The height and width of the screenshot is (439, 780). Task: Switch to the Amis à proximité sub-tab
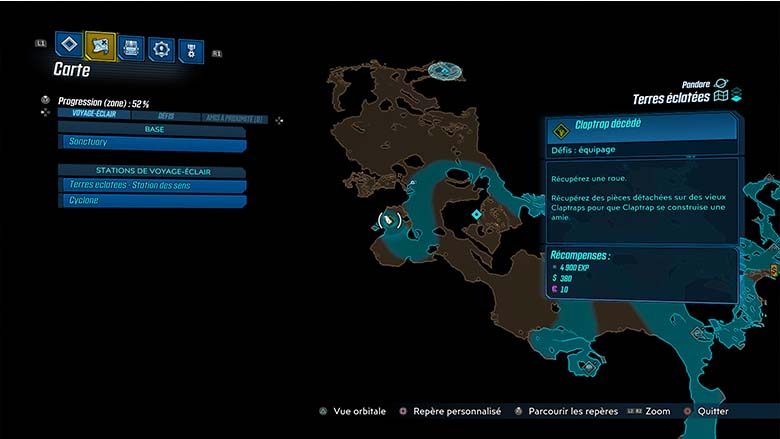click(x=234, y=118)
